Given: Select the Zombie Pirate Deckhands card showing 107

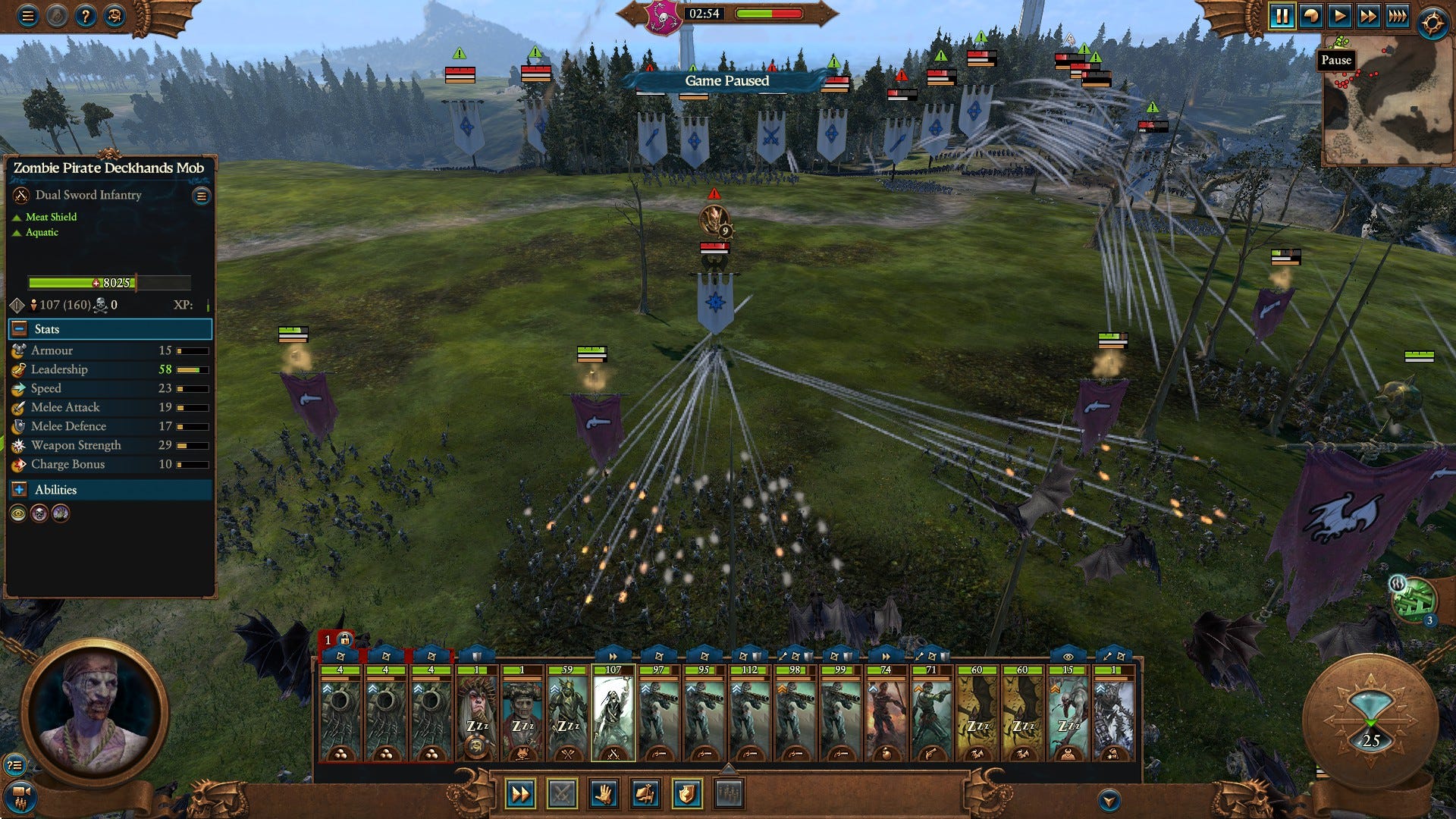Looking at the screenshot, I should pyautogui.click(x=613, y=713).
